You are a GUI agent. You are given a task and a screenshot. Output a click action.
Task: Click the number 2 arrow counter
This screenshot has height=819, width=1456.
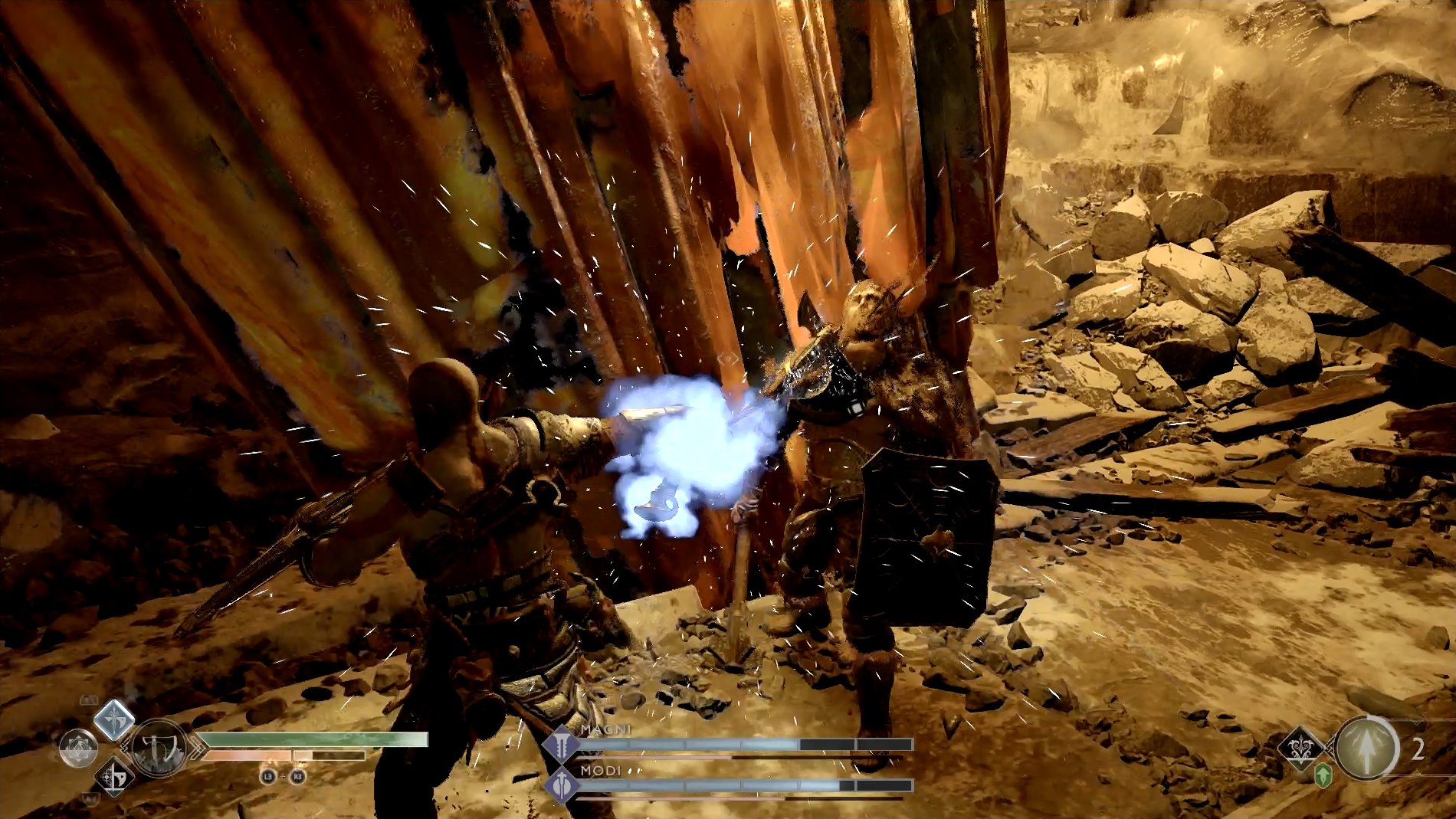click(1417, 749)
